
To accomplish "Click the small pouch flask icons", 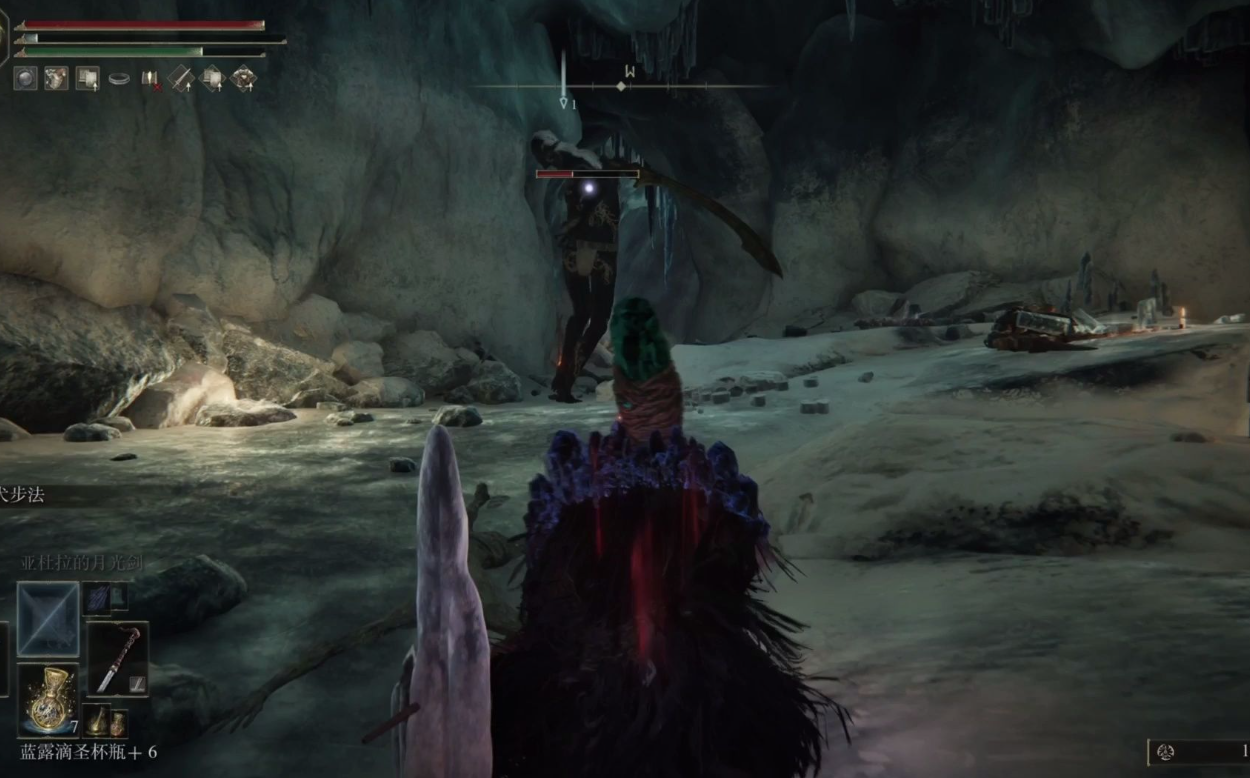I will click(x=108, y=721).
